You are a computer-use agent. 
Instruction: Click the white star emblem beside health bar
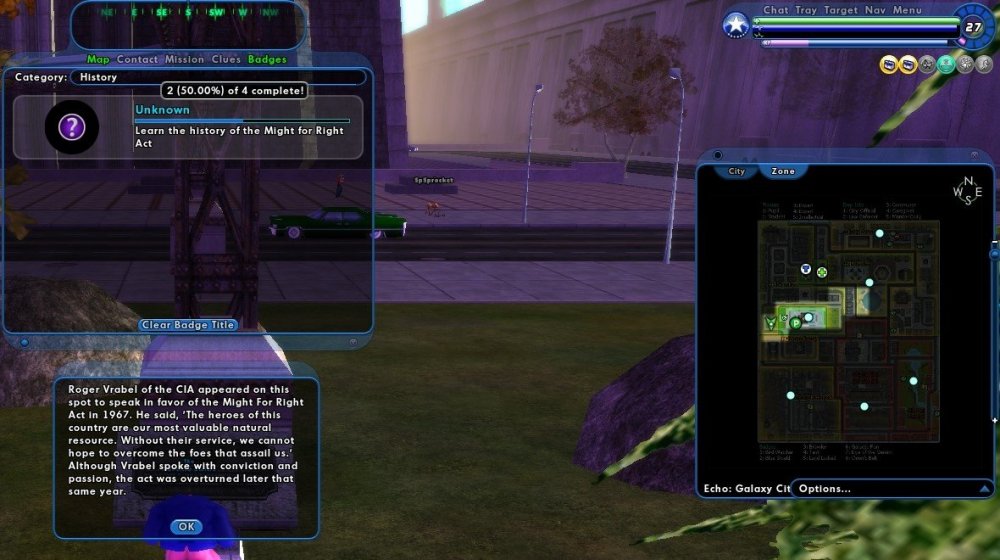(736, 25)
